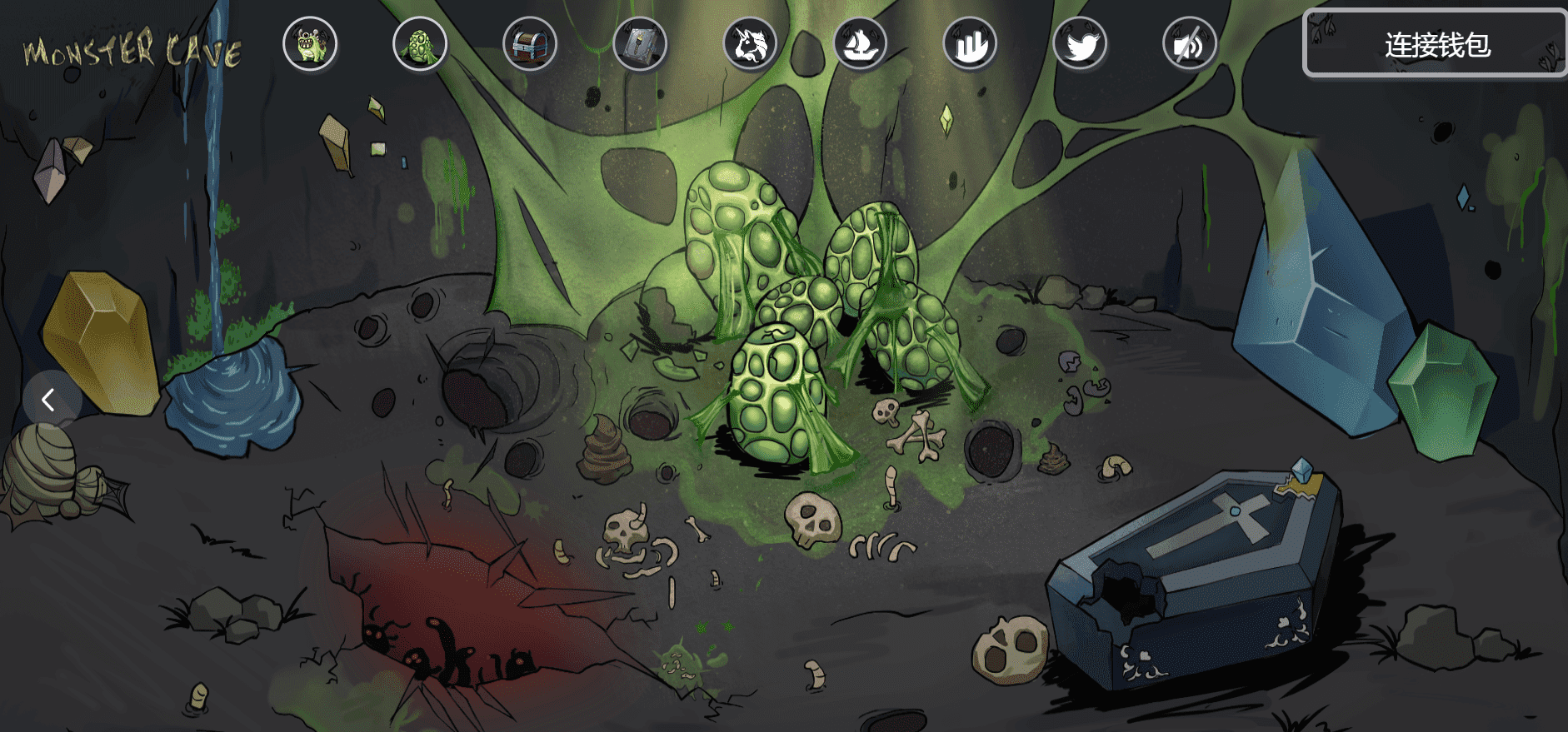1568x732 pixels.
Task: Open the green monster icon menu
Action: [x=310, y=44]
